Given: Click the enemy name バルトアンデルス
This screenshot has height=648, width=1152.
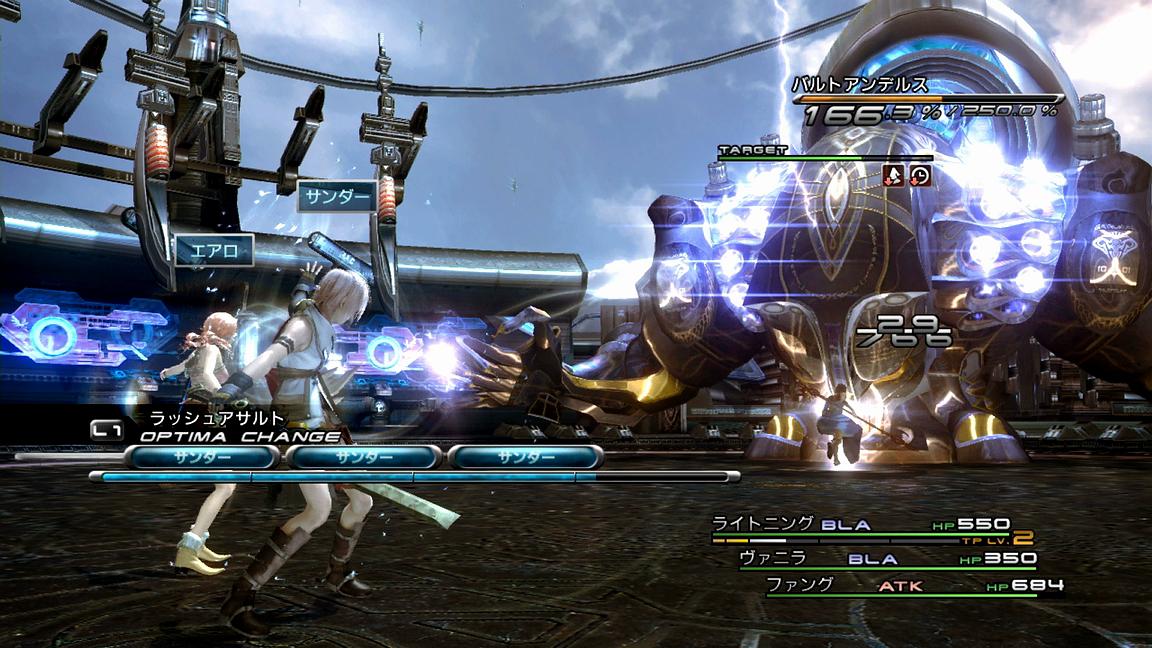Looking at the screenshot, I should pos(859,85).
